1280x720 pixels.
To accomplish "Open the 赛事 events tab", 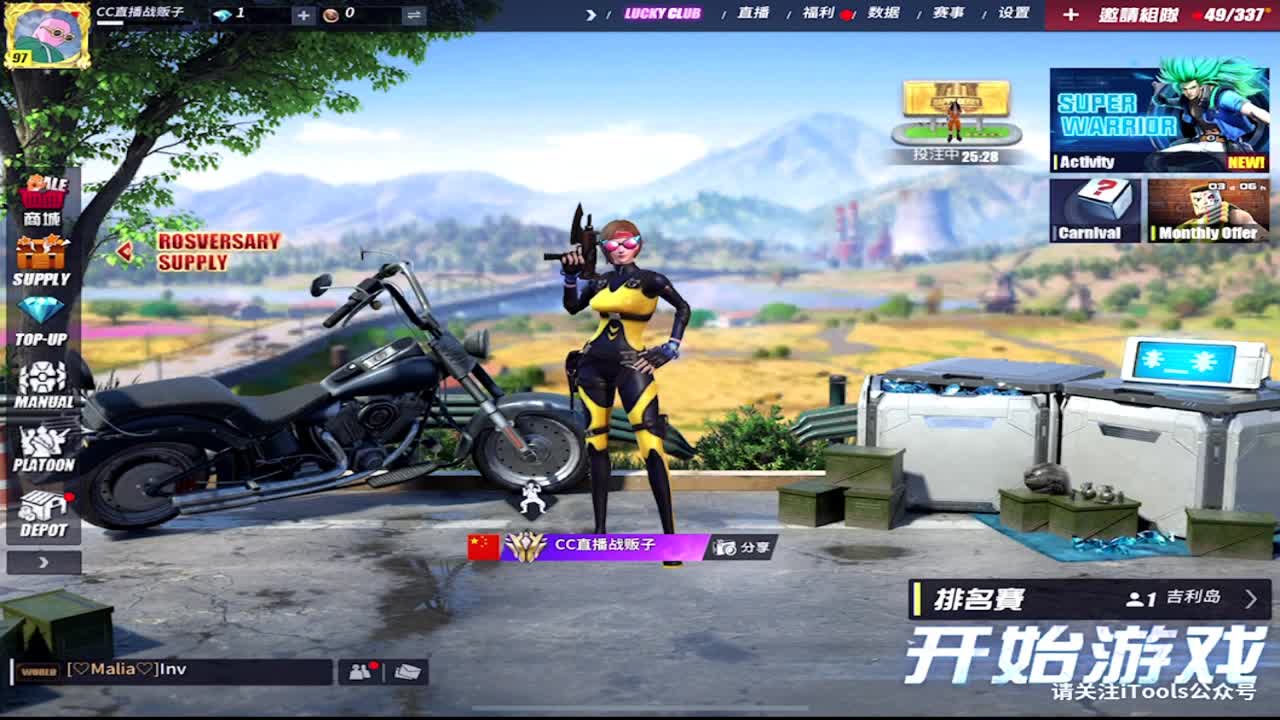I will [x=949, y=15].
